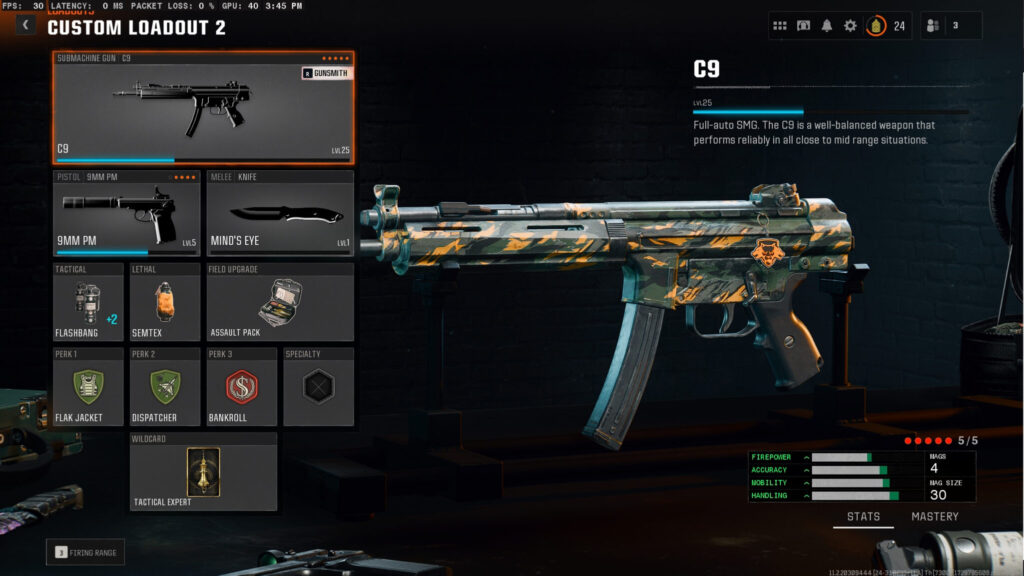Open the Semtex lethal slot
Viewport: 1024px width, 576px height.
[165, 302]
